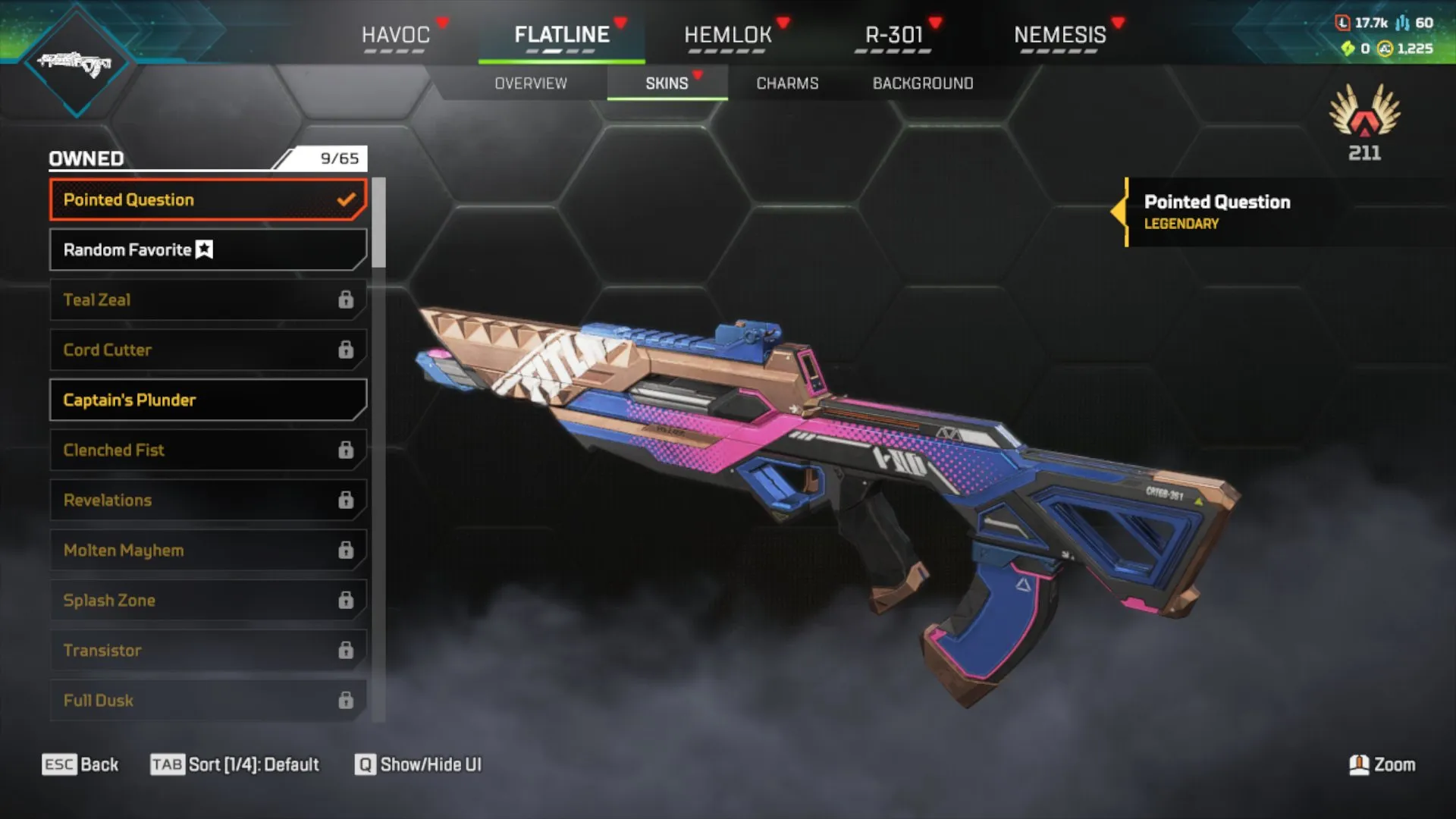
Task: Click the Heirloom Shards icon showing 0
Action: [1348, 47]
